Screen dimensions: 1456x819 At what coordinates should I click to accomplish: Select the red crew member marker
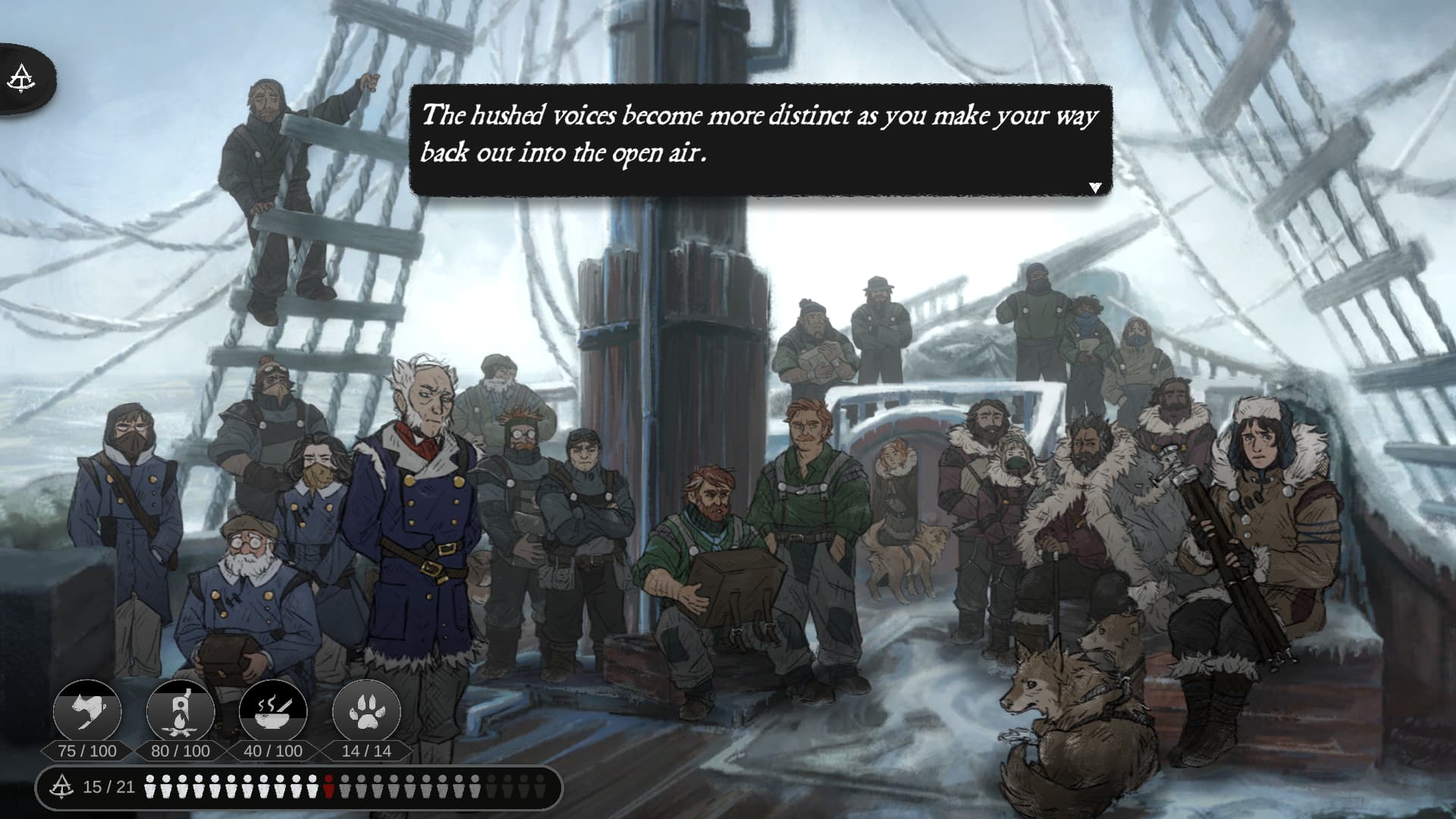tap(328, 787)
